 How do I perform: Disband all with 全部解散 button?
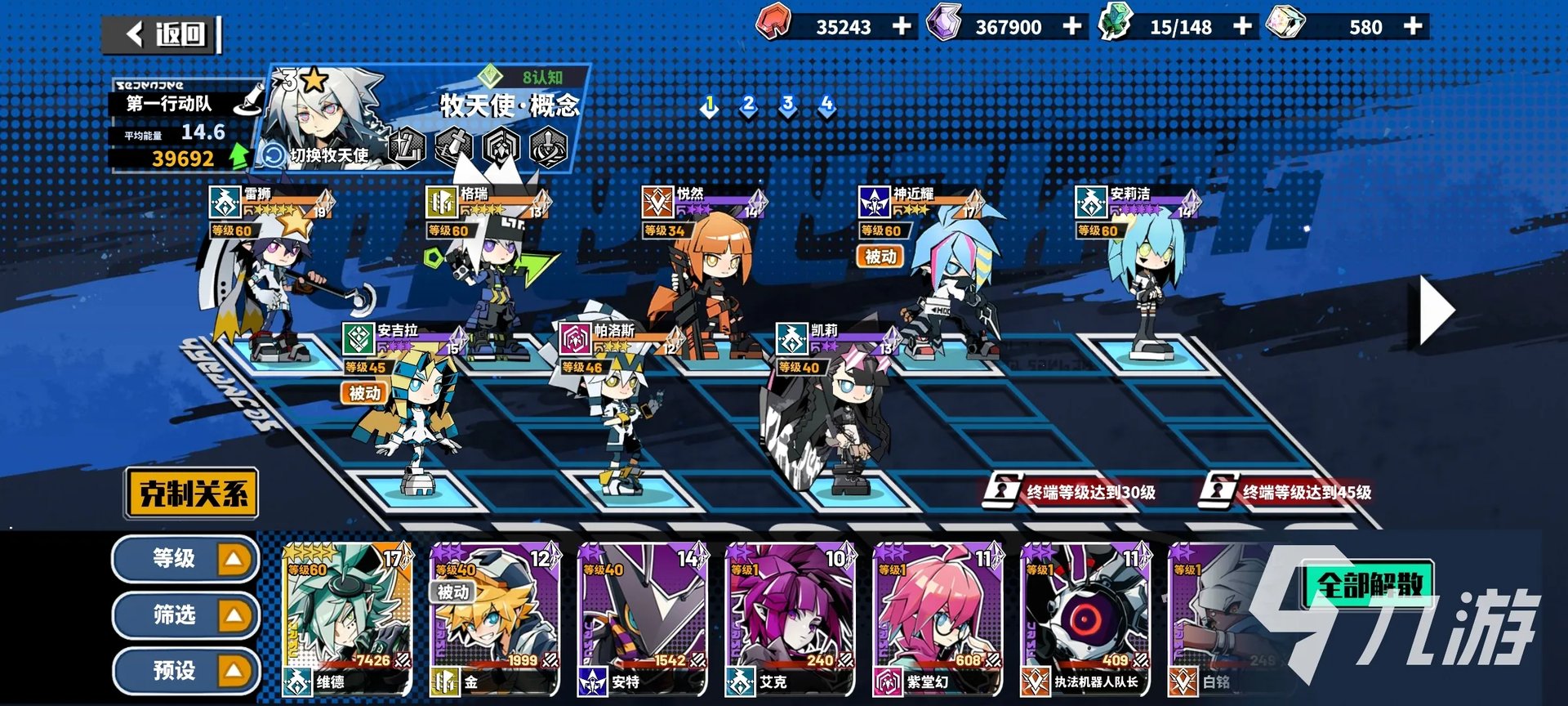point(1370,583)
